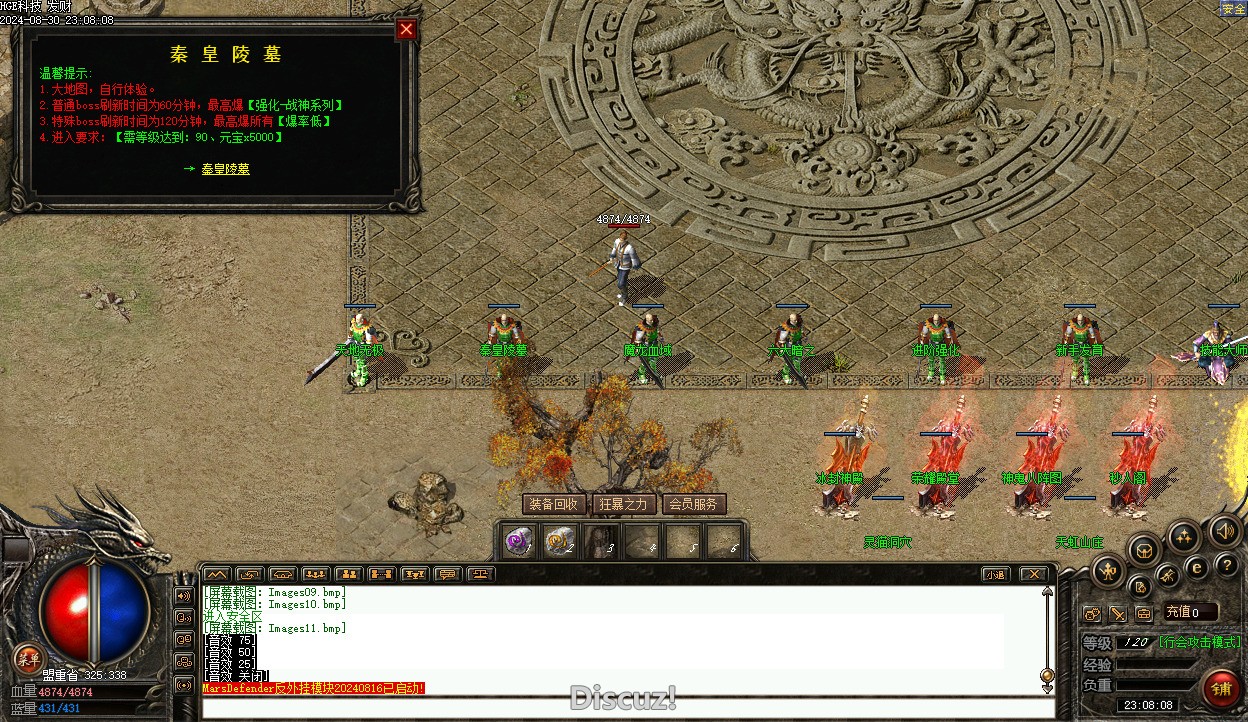
Task: Enter via the green 秦皇陵墓 link
Action: pyautogui.click(x=225, y=169)
